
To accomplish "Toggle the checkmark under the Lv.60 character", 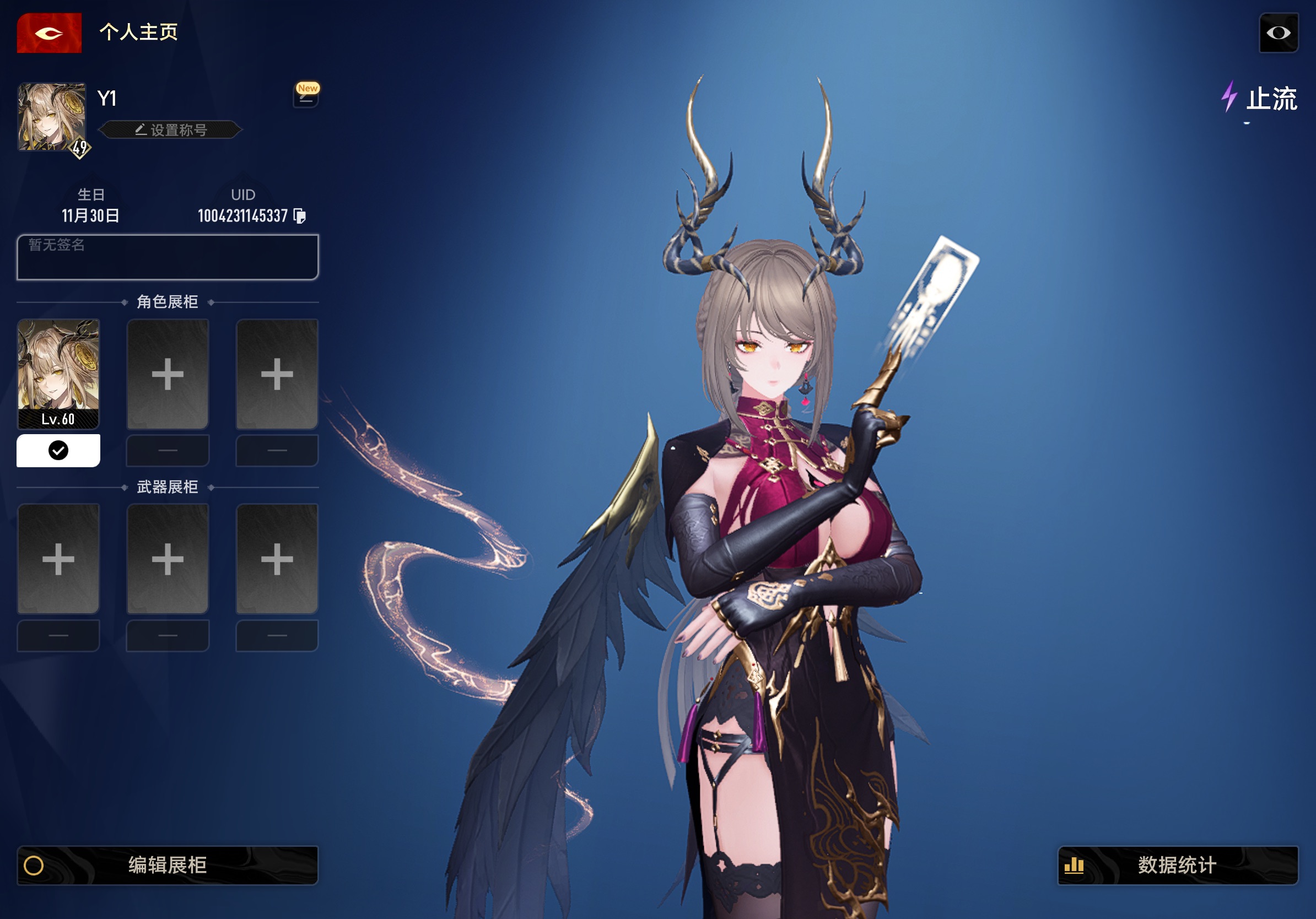I will [58, 450].
